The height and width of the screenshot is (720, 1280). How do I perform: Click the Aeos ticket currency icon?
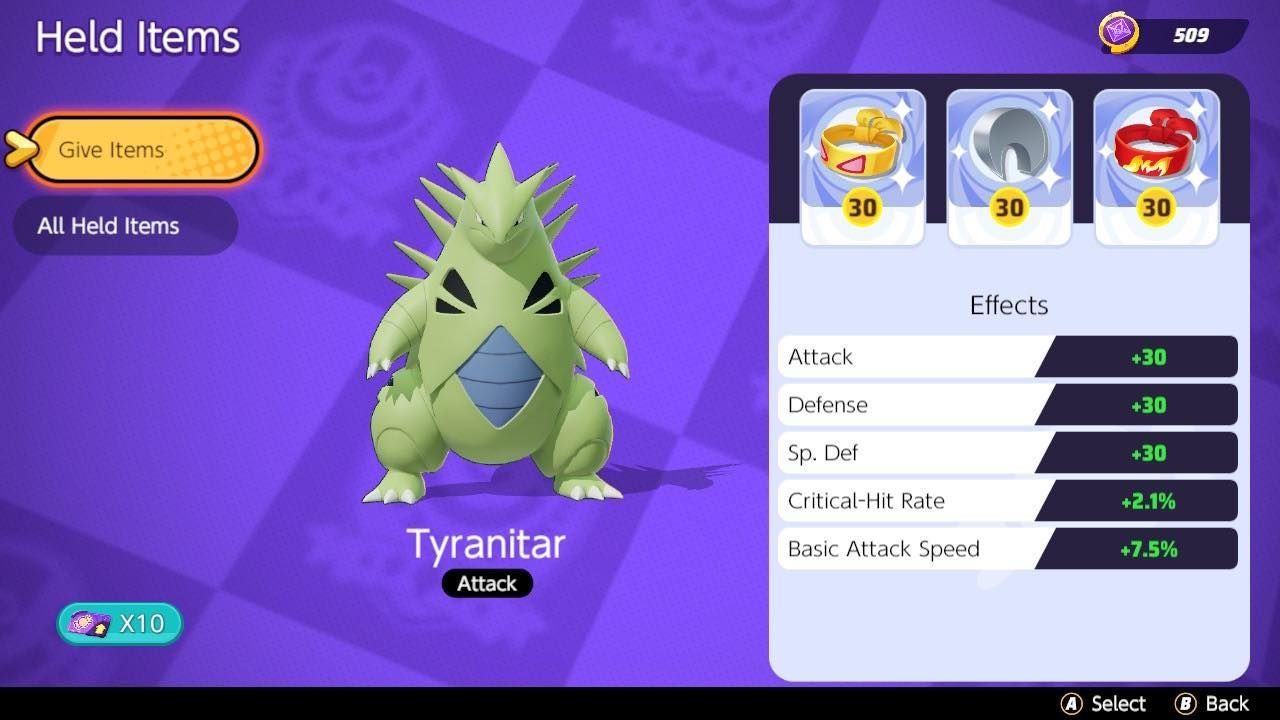click(x=1118, y=31)
